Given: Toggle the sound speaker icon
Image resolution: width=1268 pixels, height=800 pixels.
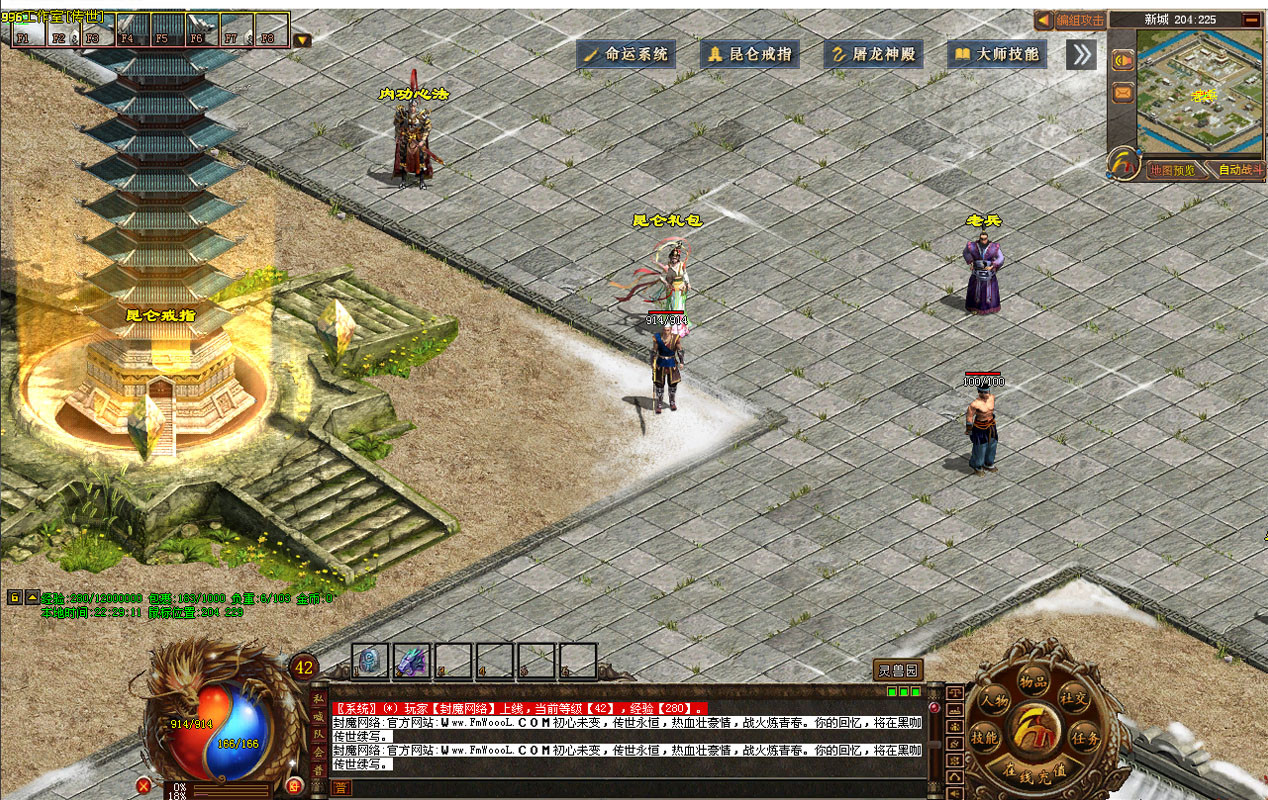Looking at the screenshot, I should 1122,60.
